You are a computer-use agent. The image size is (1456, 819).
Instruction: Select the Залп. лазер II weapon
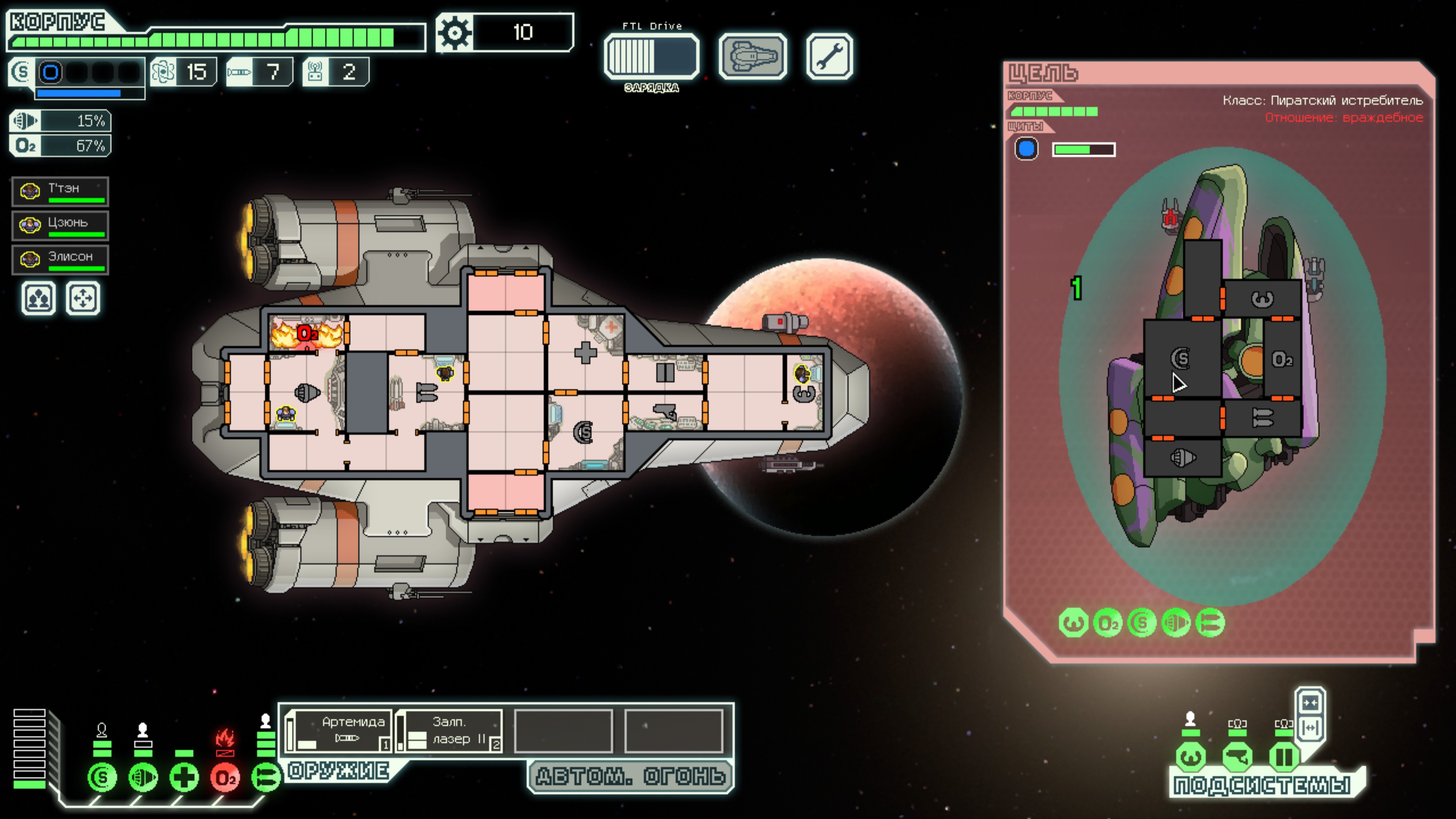pyautogui.click(x=449, y=731)
